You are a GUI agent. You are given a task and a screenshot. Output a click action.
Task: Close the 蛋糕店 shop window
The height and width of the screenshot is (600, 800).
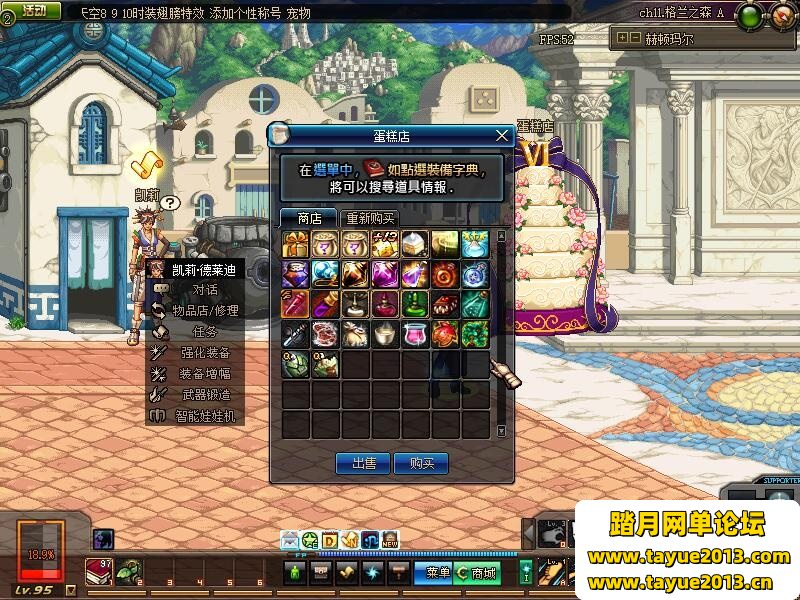[503, 136]
